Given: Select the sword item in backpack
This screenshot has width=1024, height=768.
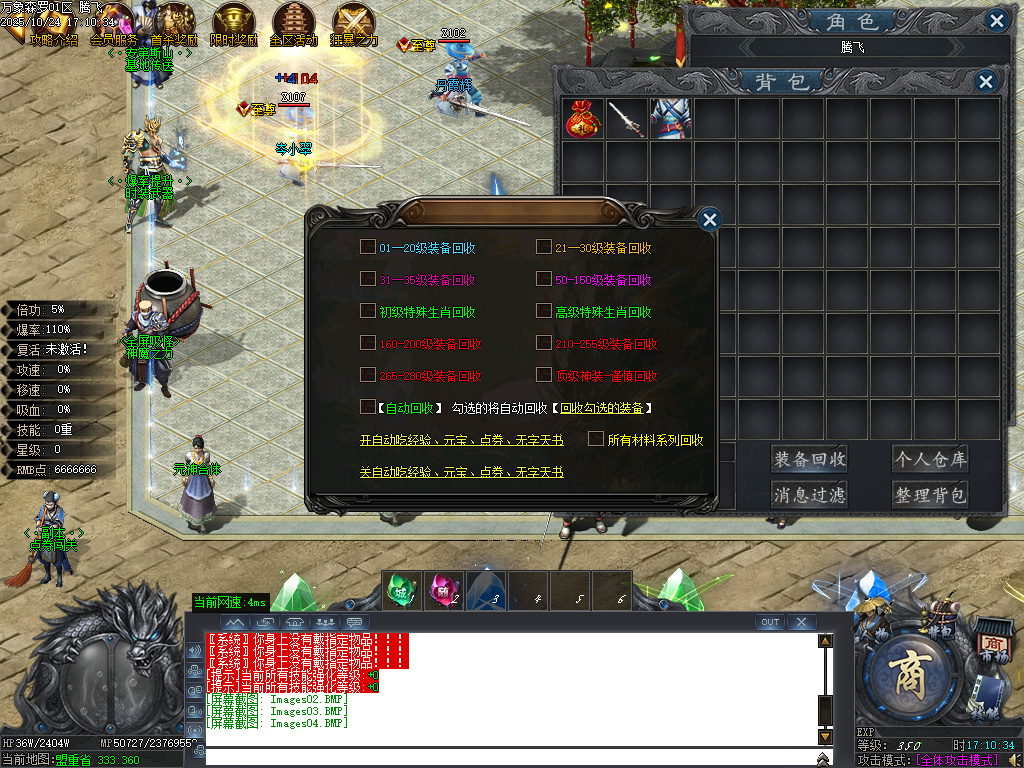Looking at the screenshot, I should click(627, 119).
